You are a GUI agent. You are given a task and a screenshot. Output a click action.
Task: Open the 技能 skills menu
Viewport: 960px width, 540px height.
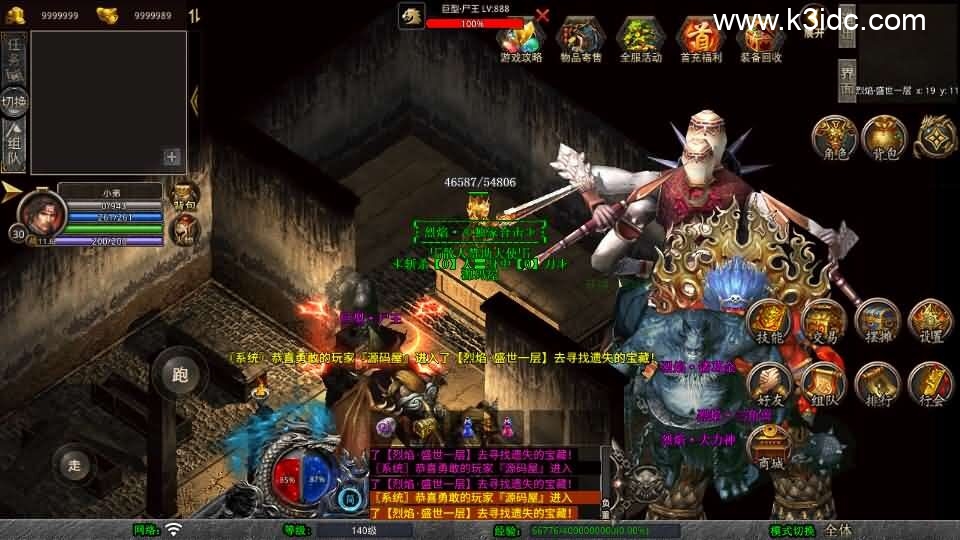(769, 322)
